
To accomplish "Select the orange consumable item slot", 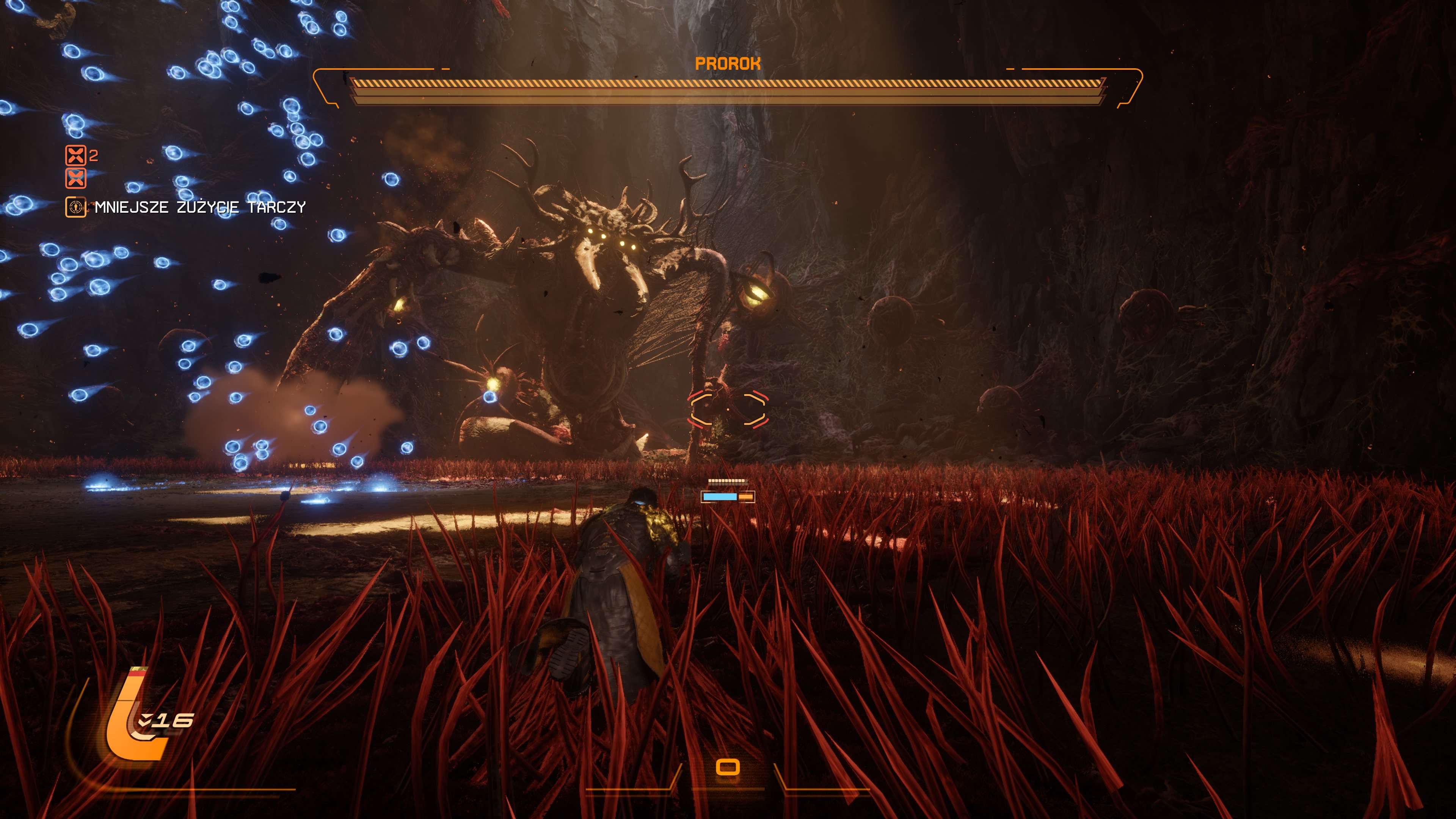I will click(728, 767).
